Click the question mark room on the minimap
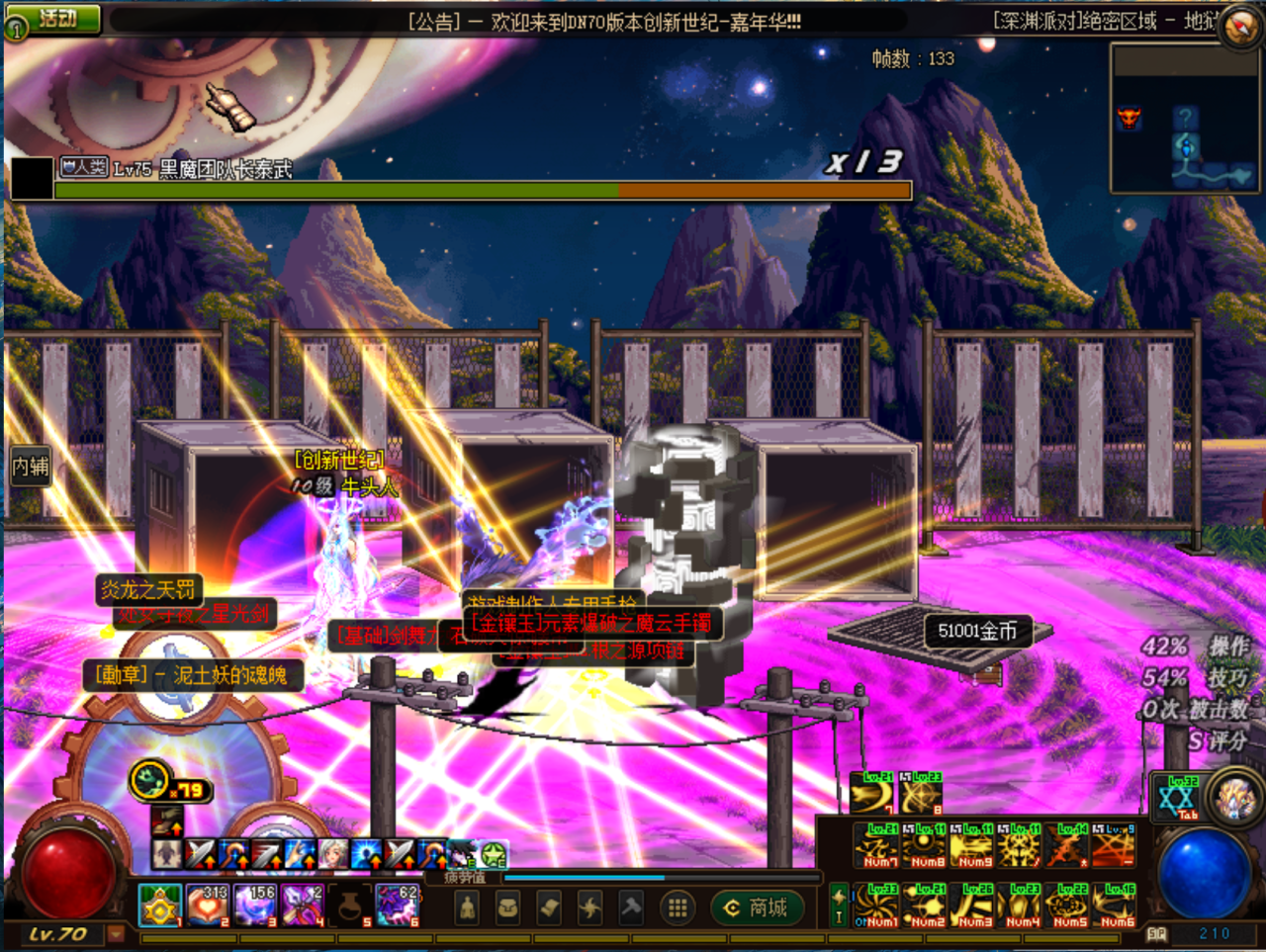Image resolution: width=1266 pixels, height=952 pixels. (x=1186, y=119)
